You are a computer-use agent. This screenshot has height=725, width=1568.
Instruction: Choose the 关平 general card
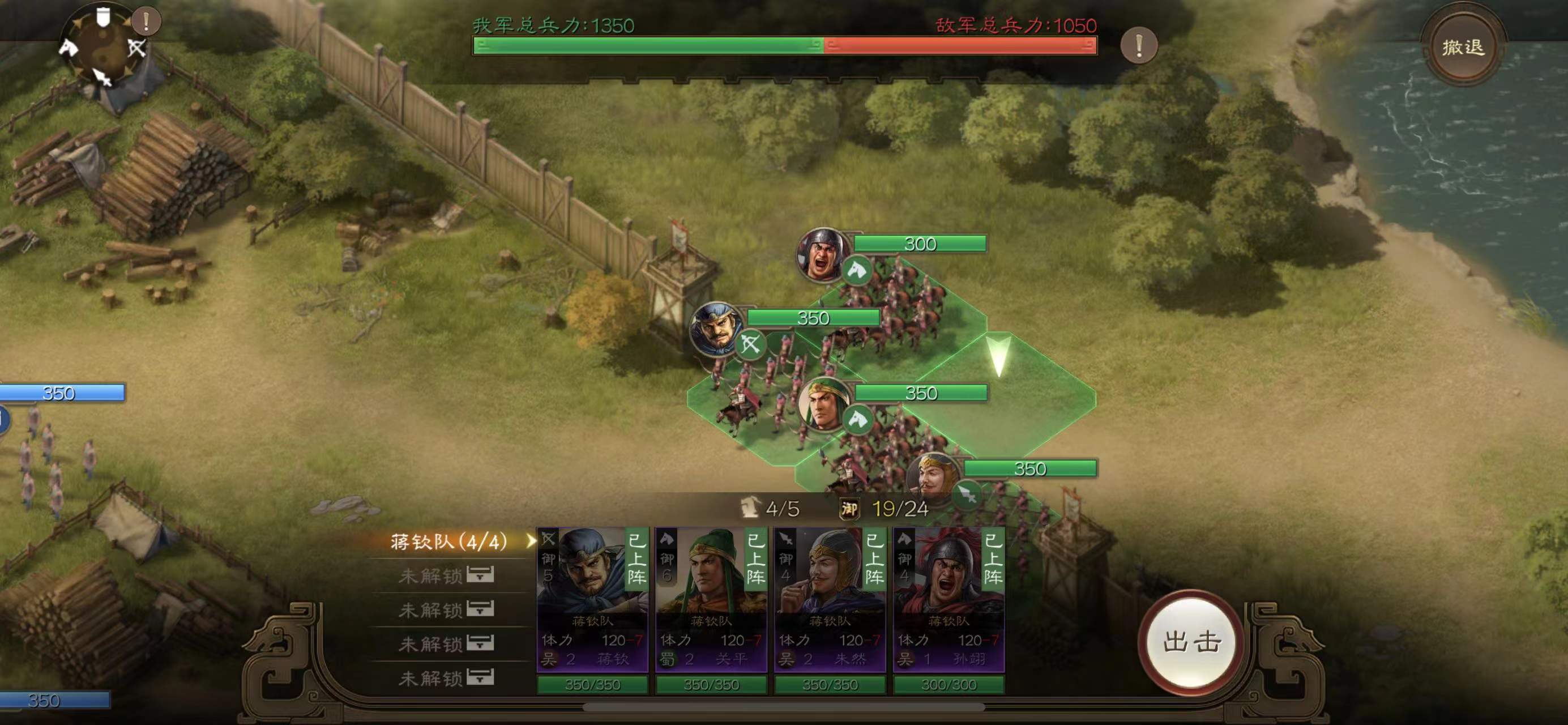point(711,600)
